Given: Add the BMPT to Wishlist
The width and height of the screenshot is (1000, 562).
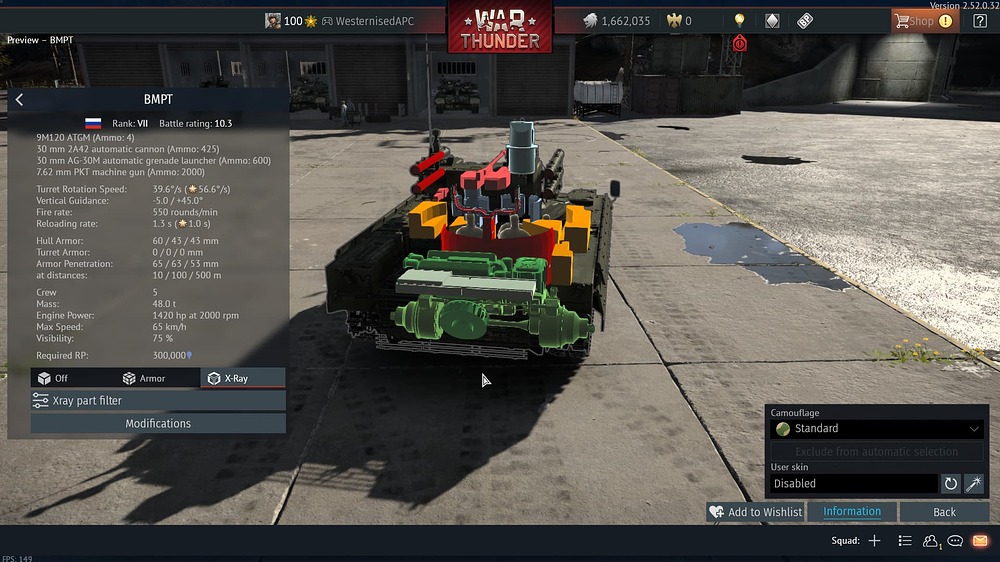Looking at the screenshot, I should (755, 512).
